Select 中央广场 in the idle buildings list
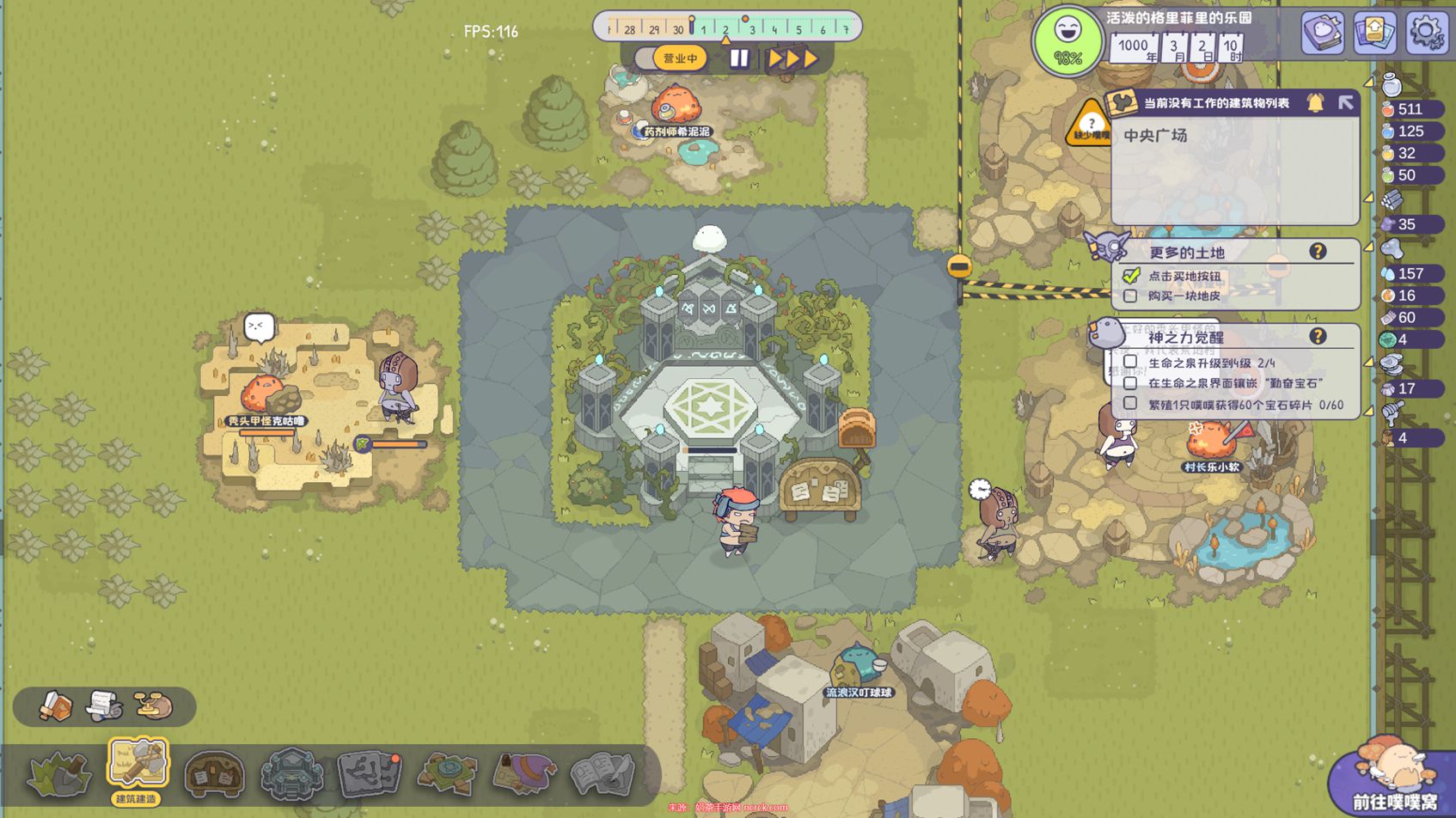This screenshot has width=1456, height=818. (x=1156, y=136)
